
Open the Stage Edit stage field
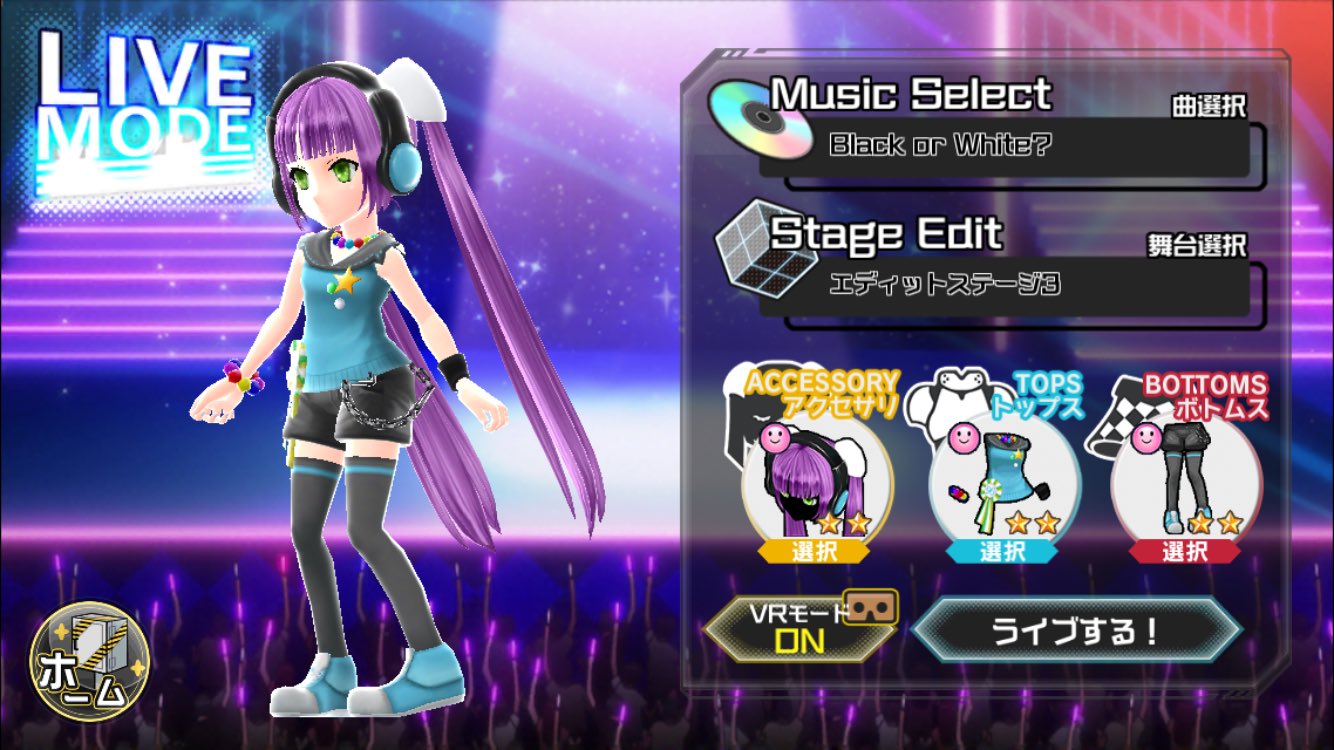[1004, 286]
